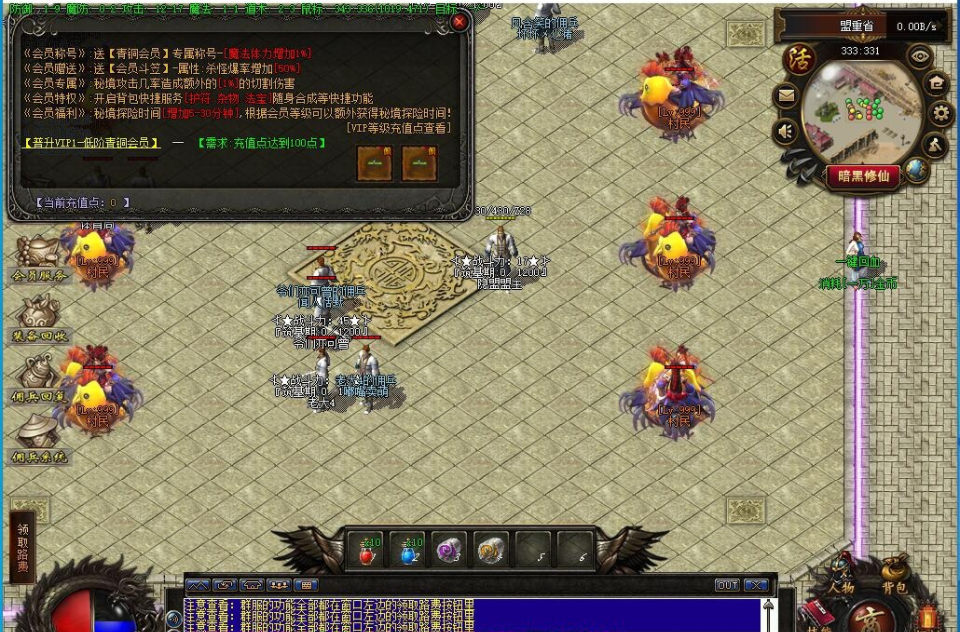Use the blue mana potion slot
This screenshot has width=960, height=632.
pyautogui.click(x=410, y=550)
